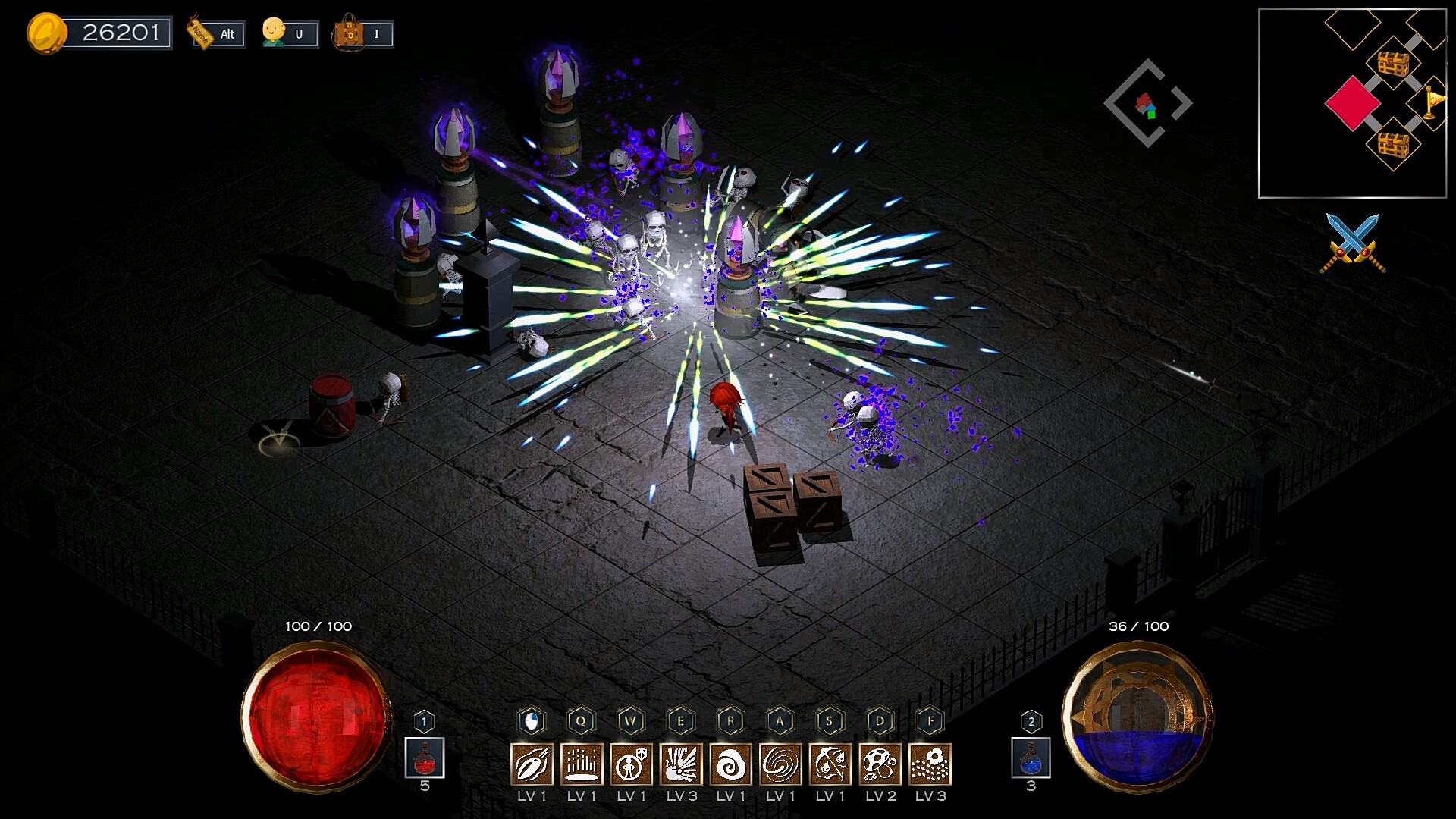
Task: Drink the blue mana potion
Action: point(1031,758)
